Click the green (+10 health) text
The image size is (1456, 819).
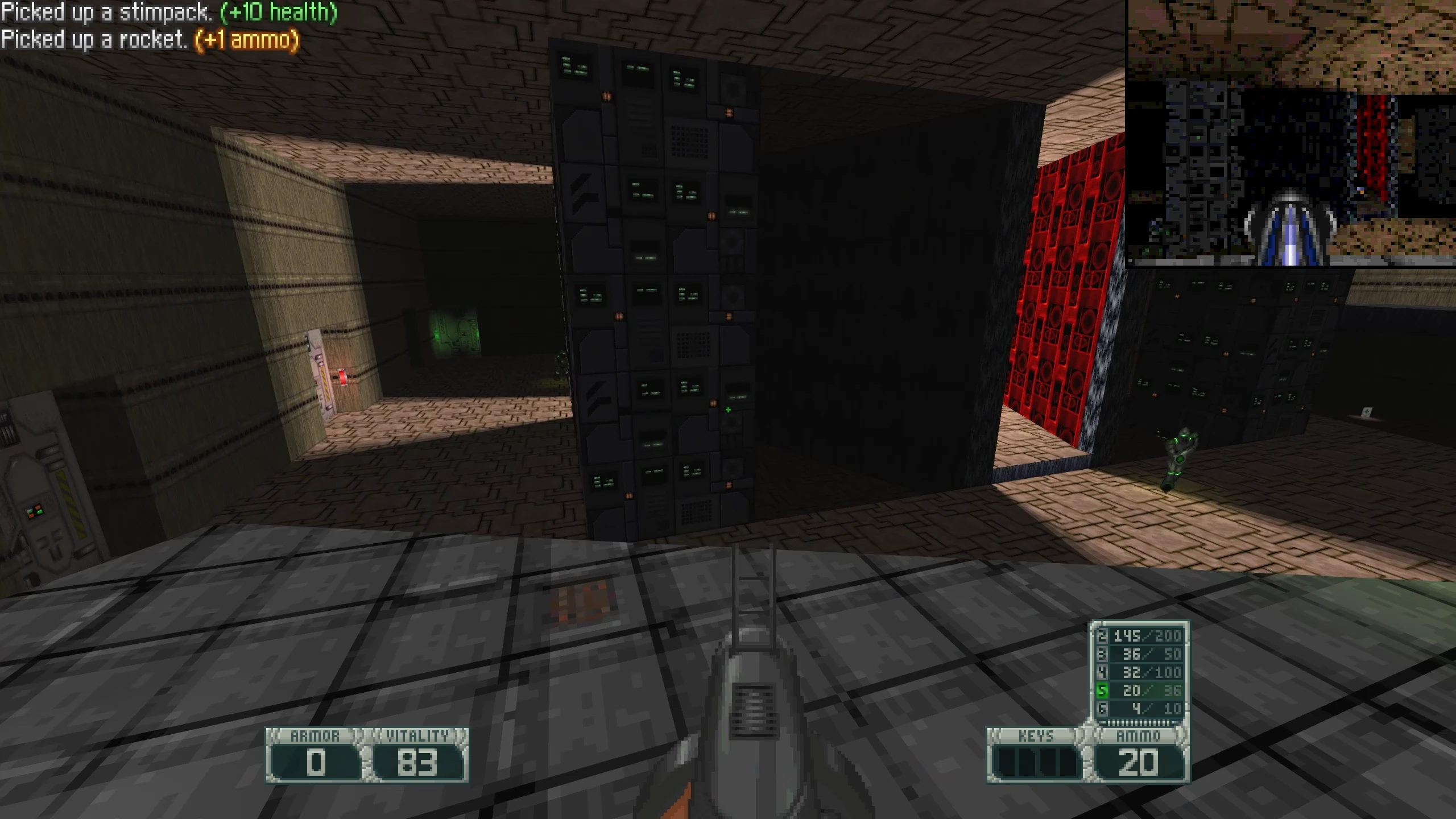(x=280, y=11)
